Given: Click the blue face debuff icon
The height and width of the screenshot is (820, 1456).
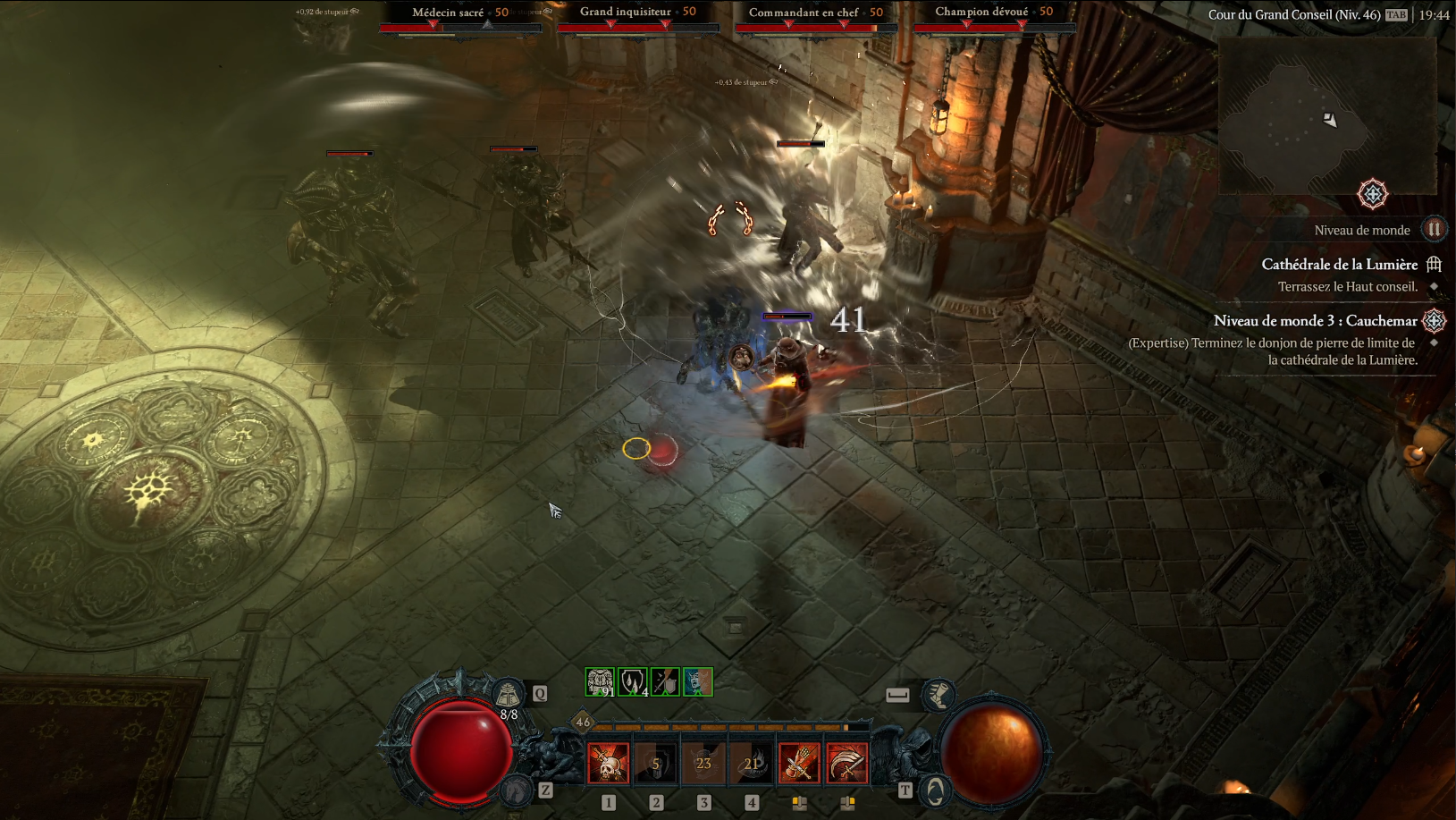Looking at the screenshot, I should tap(697, 681).
